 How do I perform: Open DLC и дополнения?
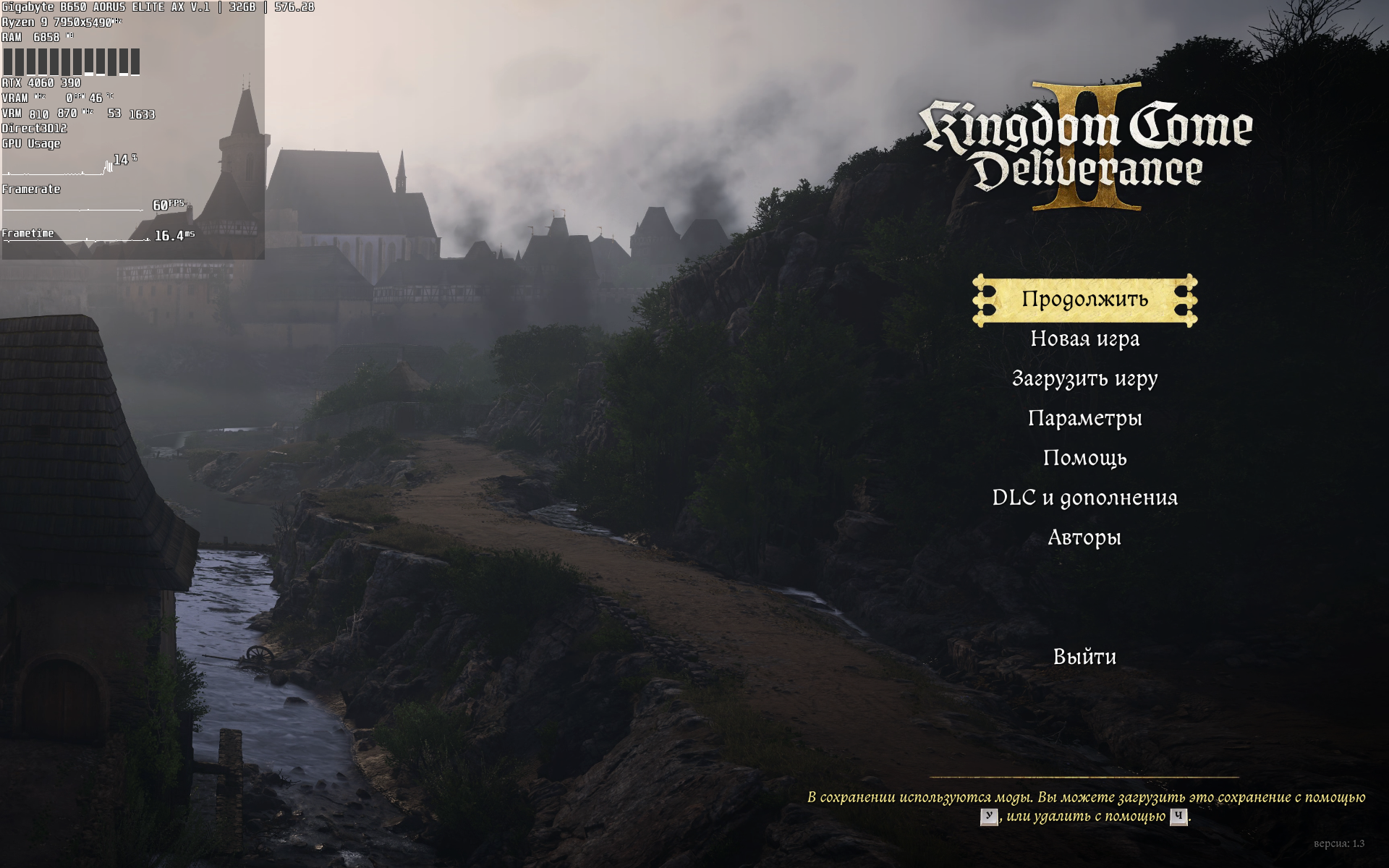(x=1084, y=498)
